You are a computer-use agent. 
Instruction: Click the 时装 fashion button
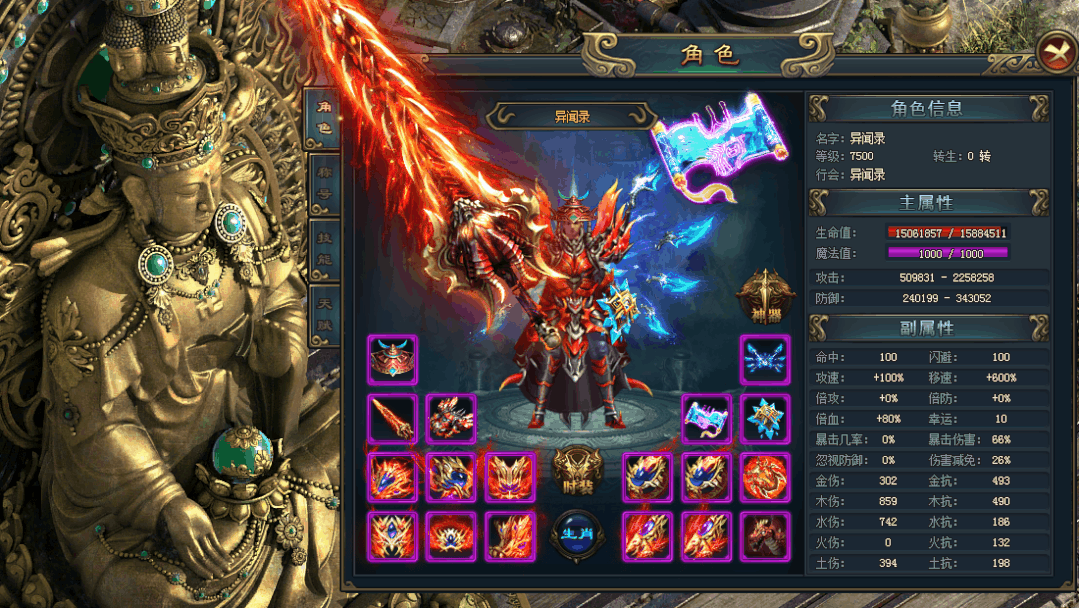point(575,470)
